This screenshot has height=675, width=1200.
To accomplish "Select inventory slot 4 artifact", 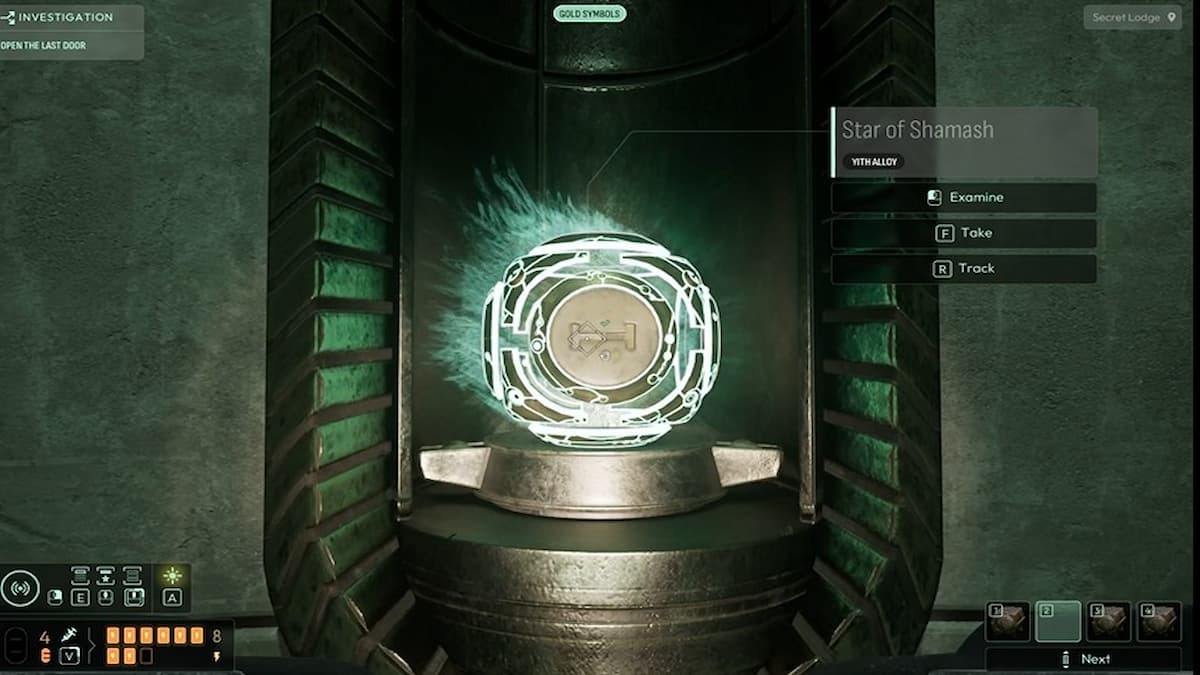I will coord(1160,621).
